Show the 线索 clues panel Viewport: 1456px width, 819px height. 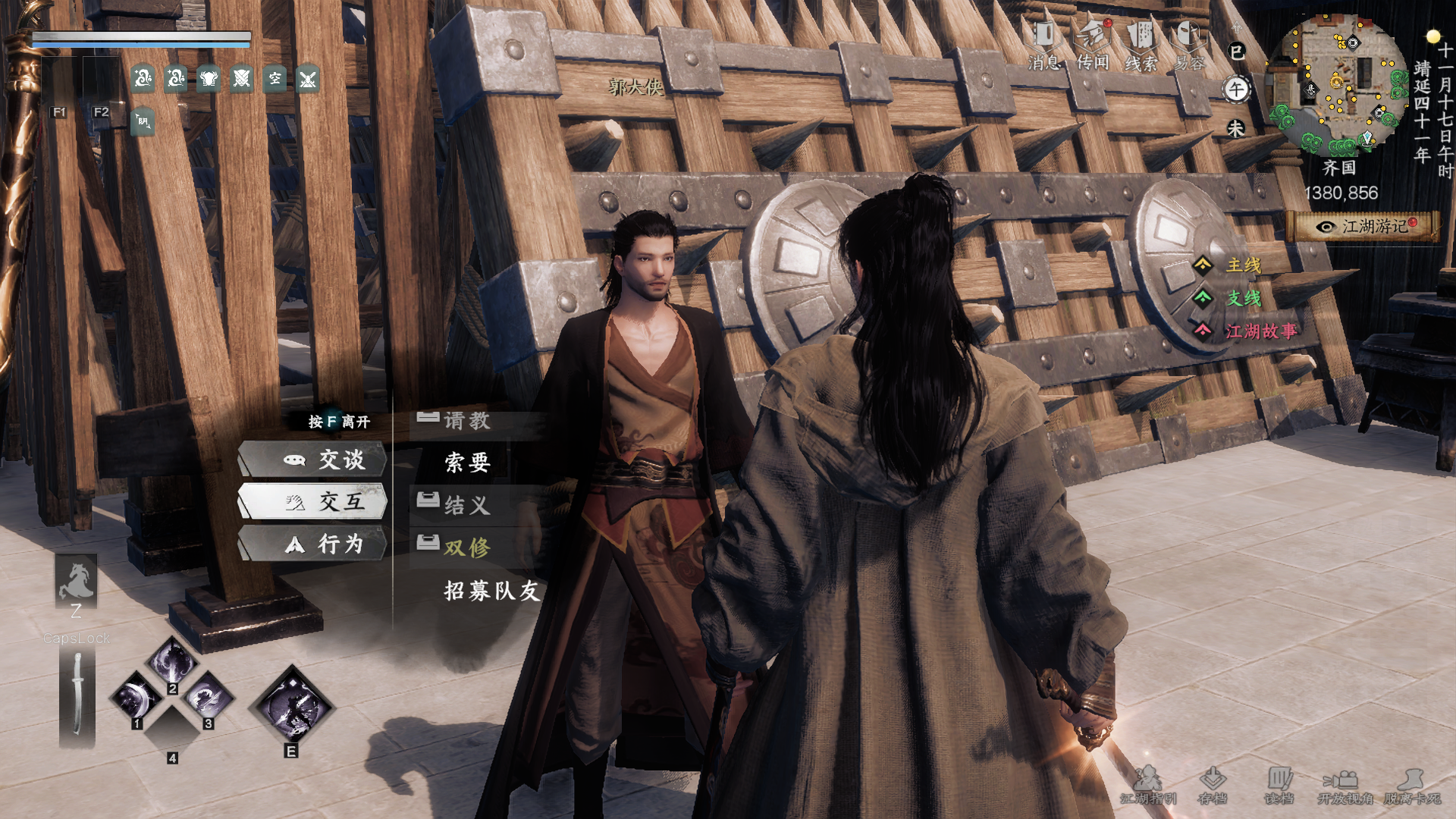point(1141,45)
